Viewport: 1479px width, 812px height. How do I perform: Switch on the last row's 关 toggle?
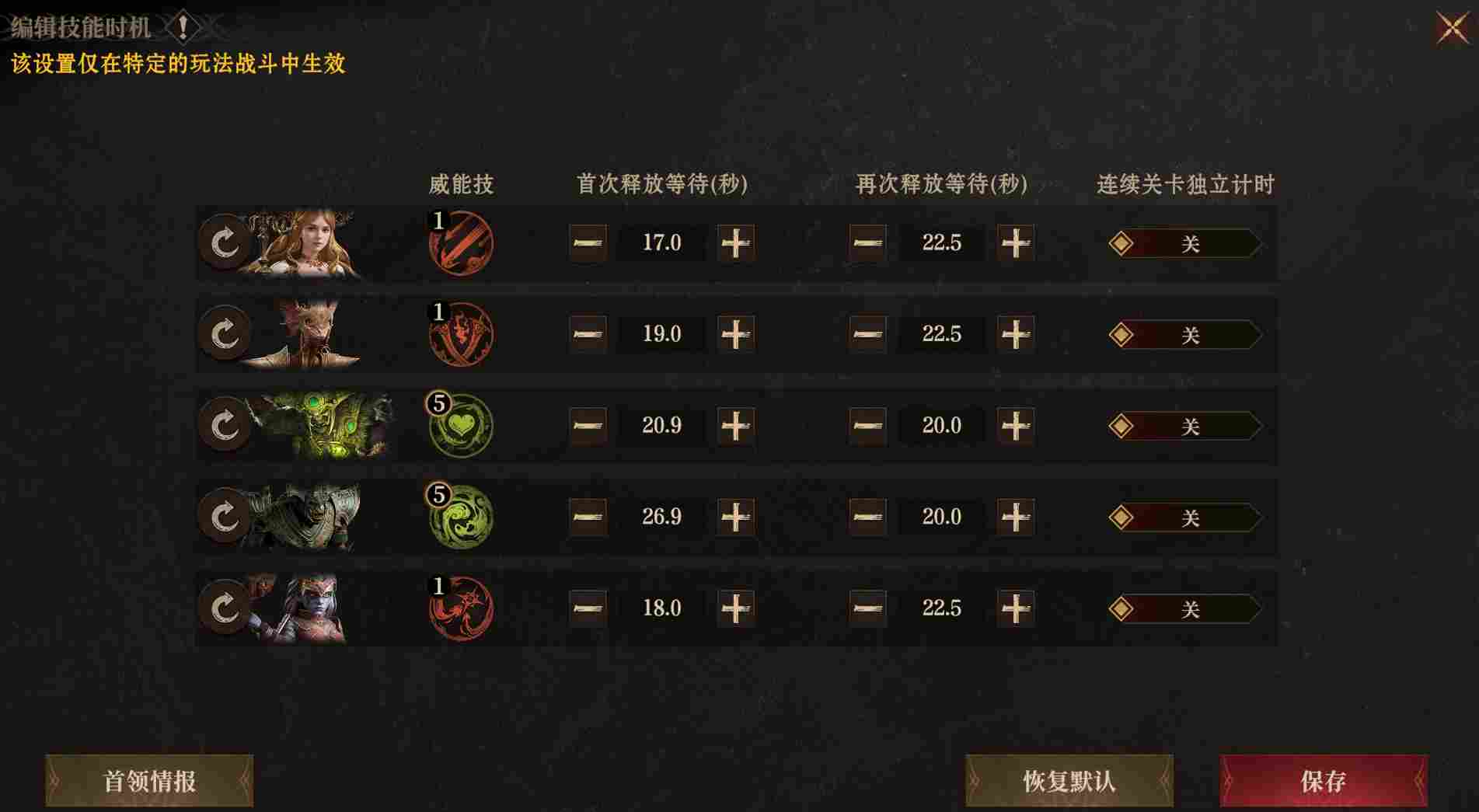(1181, 609)
